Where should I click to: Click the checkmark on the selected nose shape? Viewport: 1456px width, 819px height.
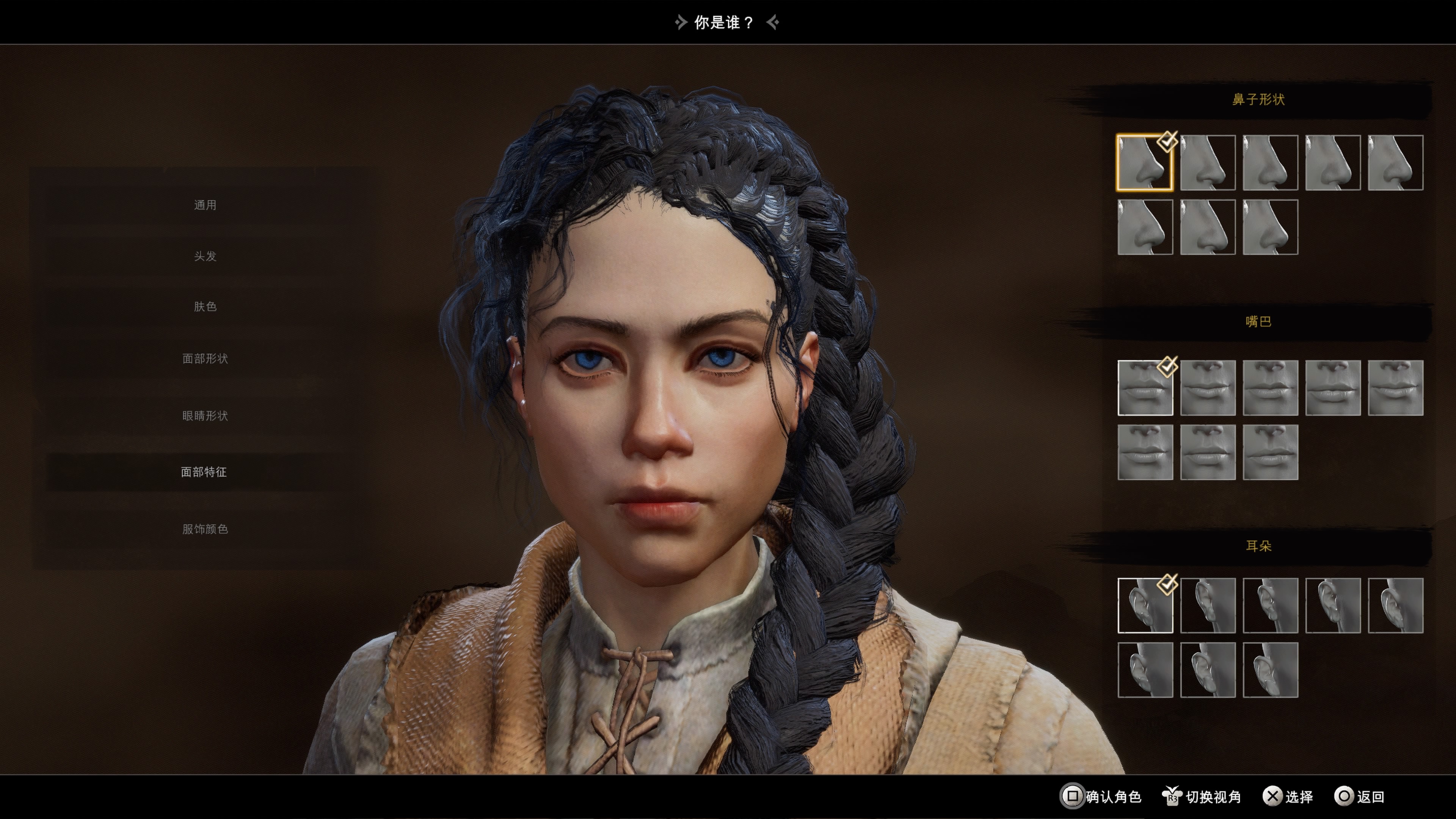[1167, 142]
